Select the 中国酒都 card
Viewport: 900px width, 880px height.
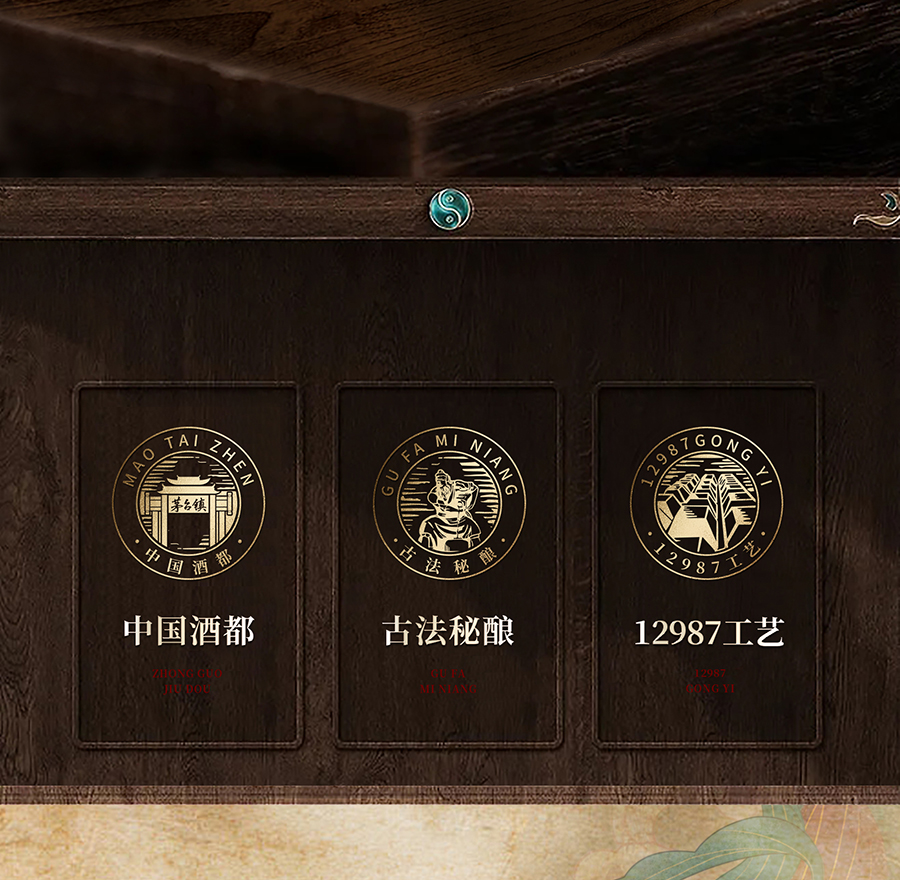(188, 565)
